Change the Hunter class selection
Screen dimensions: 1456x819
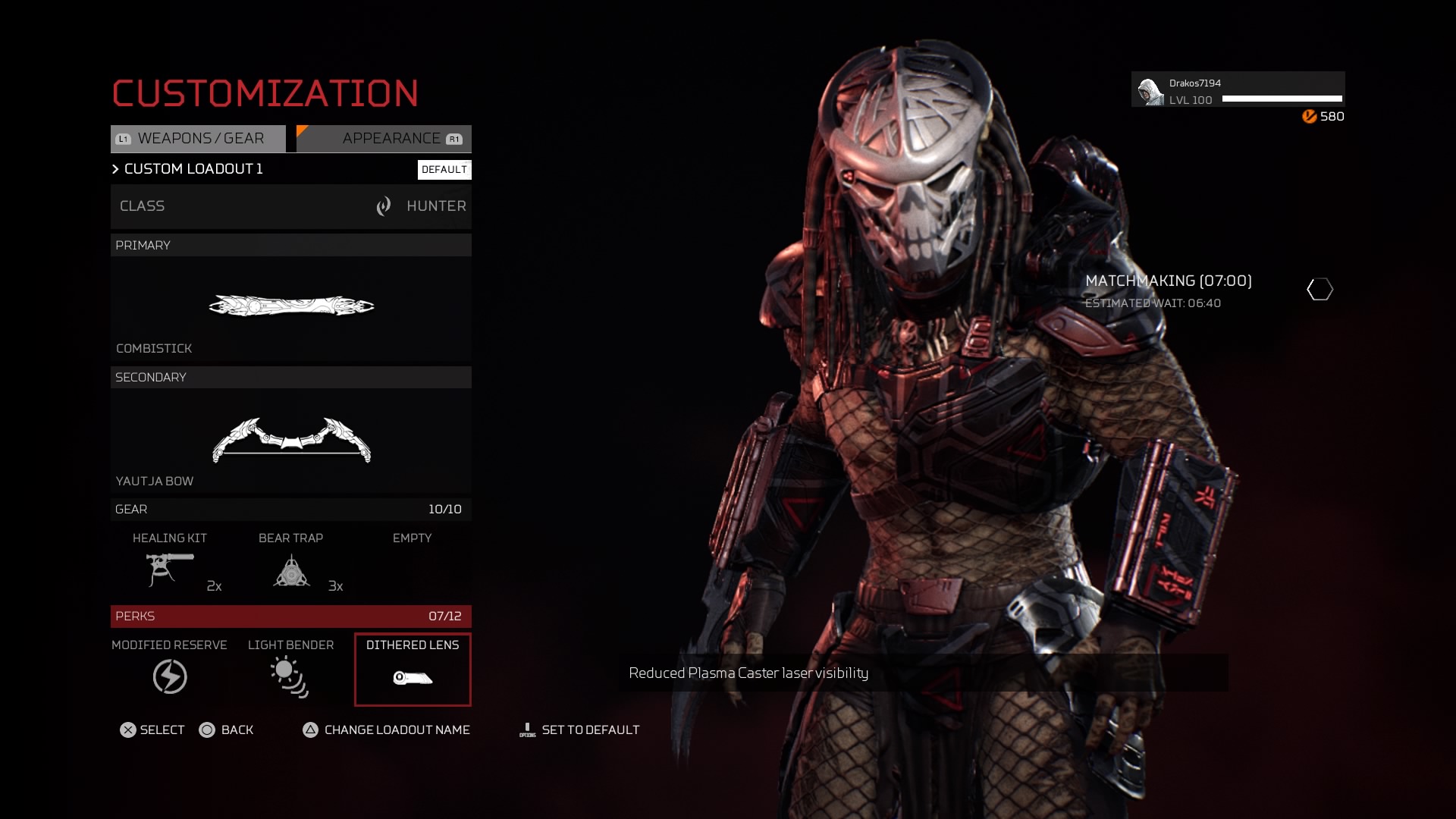click(x=290, y=206)
